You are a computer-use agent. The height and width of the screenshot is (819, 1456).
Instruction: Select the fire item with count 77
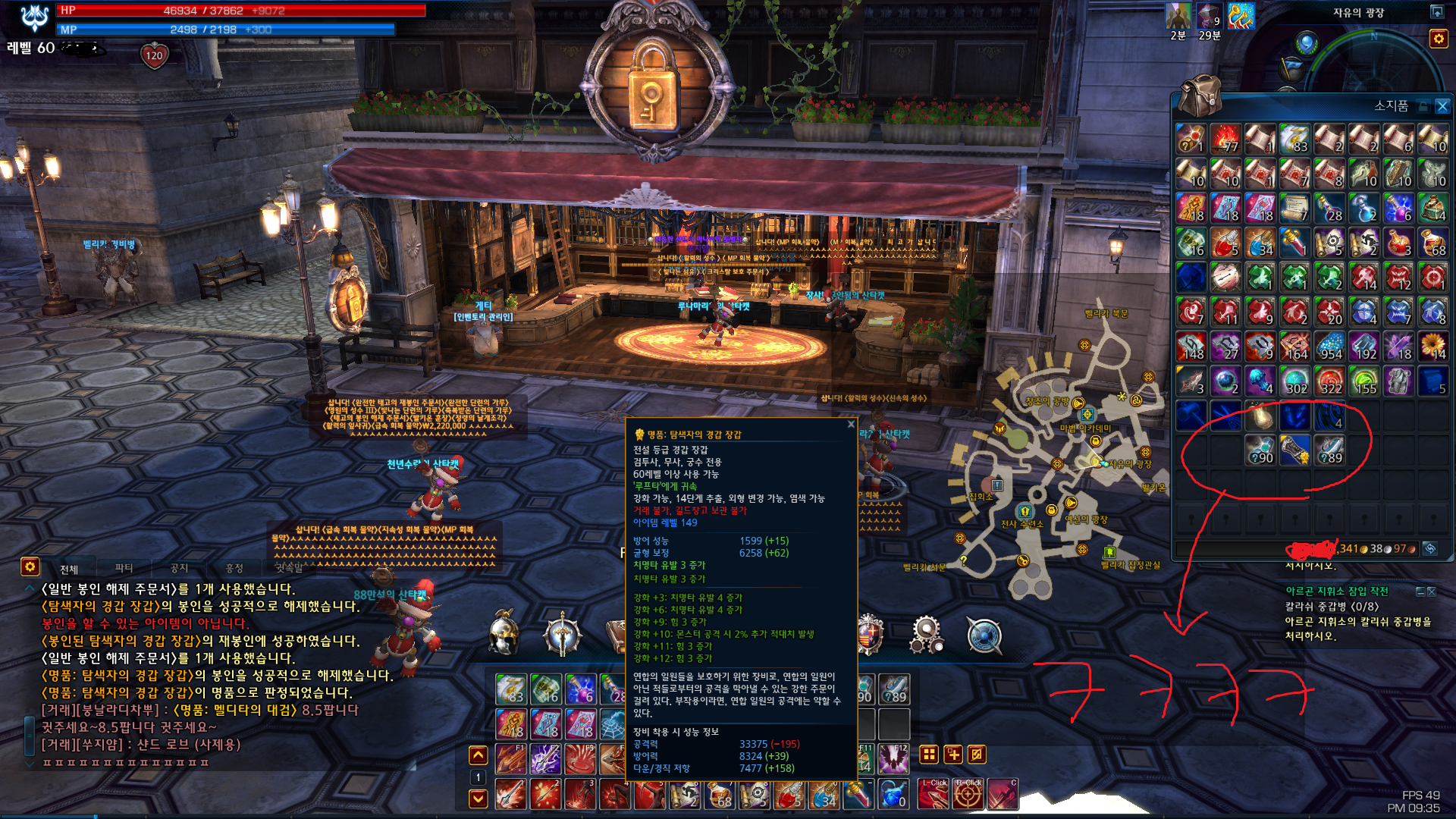(x=1225, y=139)
